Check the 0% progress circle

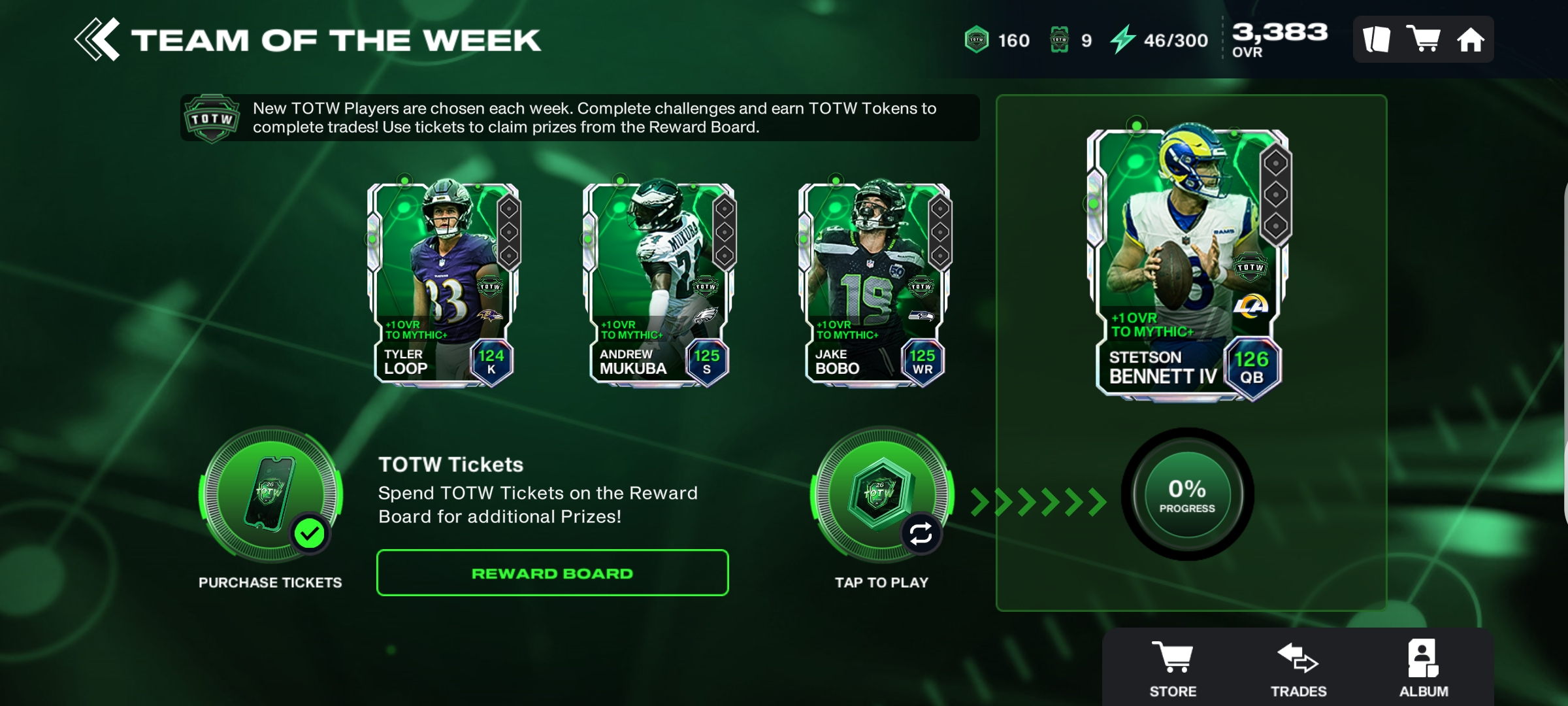(1187, 495)
